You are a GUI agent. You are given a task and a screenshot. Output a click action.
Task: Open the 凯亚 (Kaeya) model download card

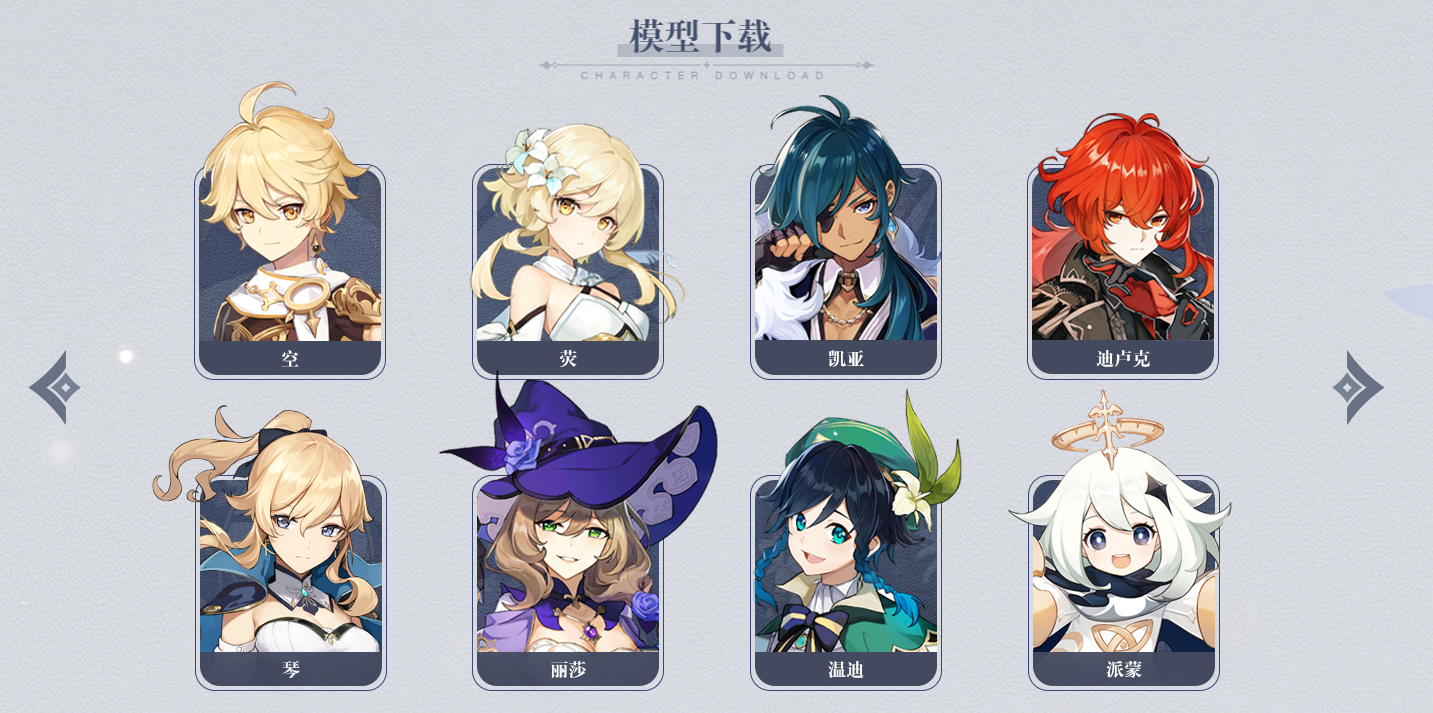coord(845,270)
